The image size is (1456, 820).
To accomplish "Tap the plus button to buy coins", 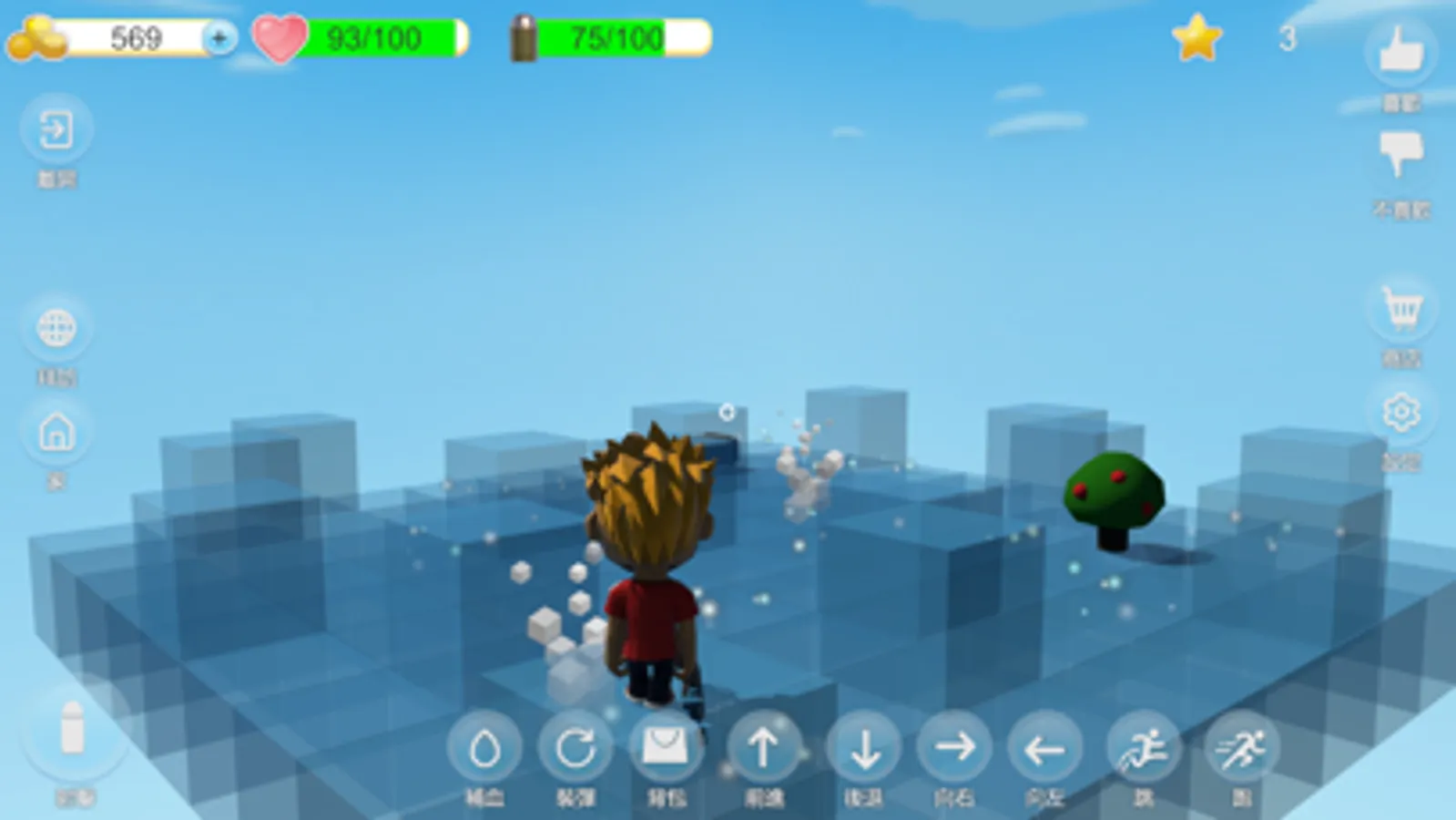I will coord(219,38).
